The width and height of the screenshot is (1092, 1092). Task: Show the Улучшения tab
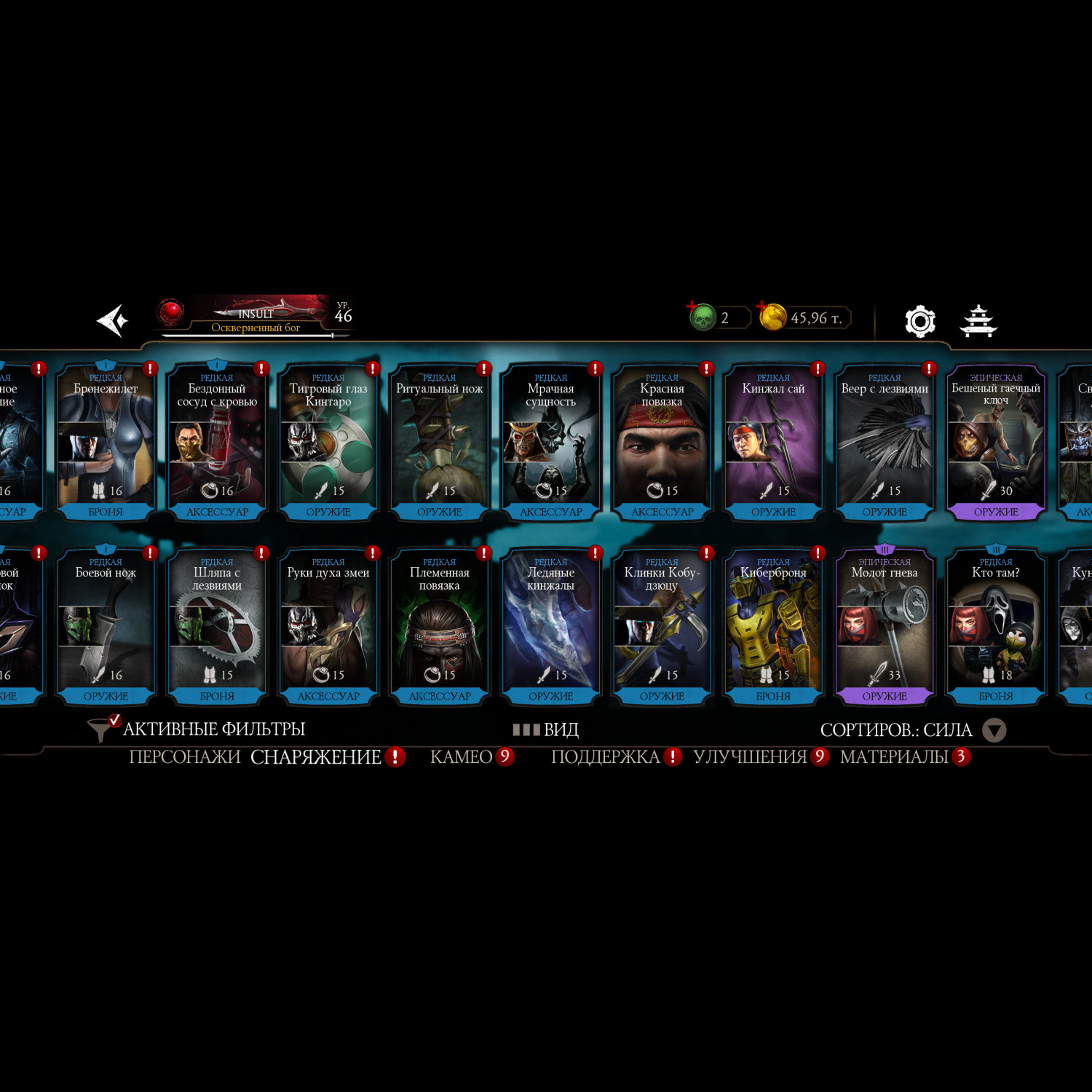(750, 757)
